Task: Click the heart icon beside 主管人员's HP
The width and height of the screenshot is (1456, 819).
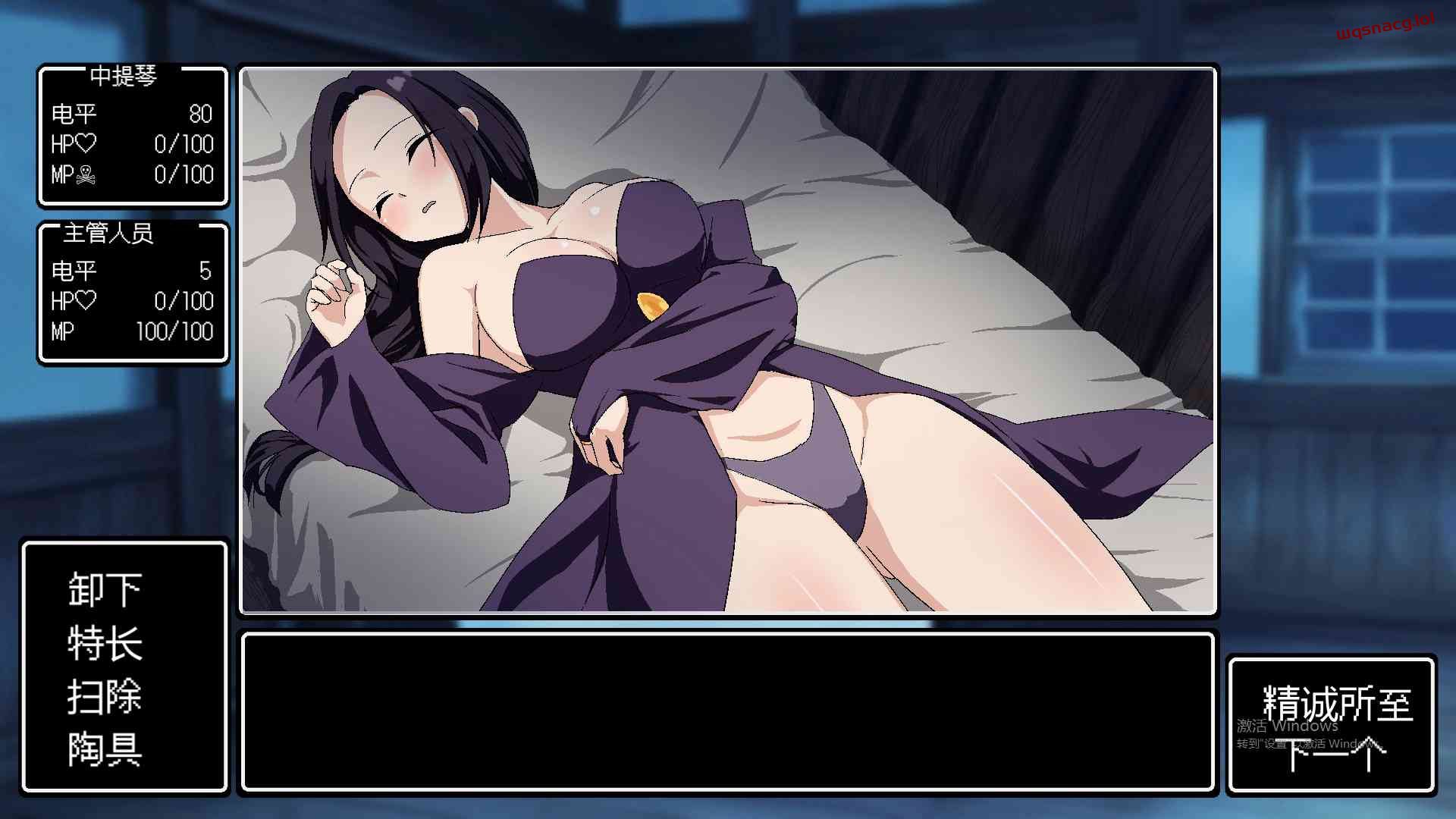Action: tap(86, 301)
